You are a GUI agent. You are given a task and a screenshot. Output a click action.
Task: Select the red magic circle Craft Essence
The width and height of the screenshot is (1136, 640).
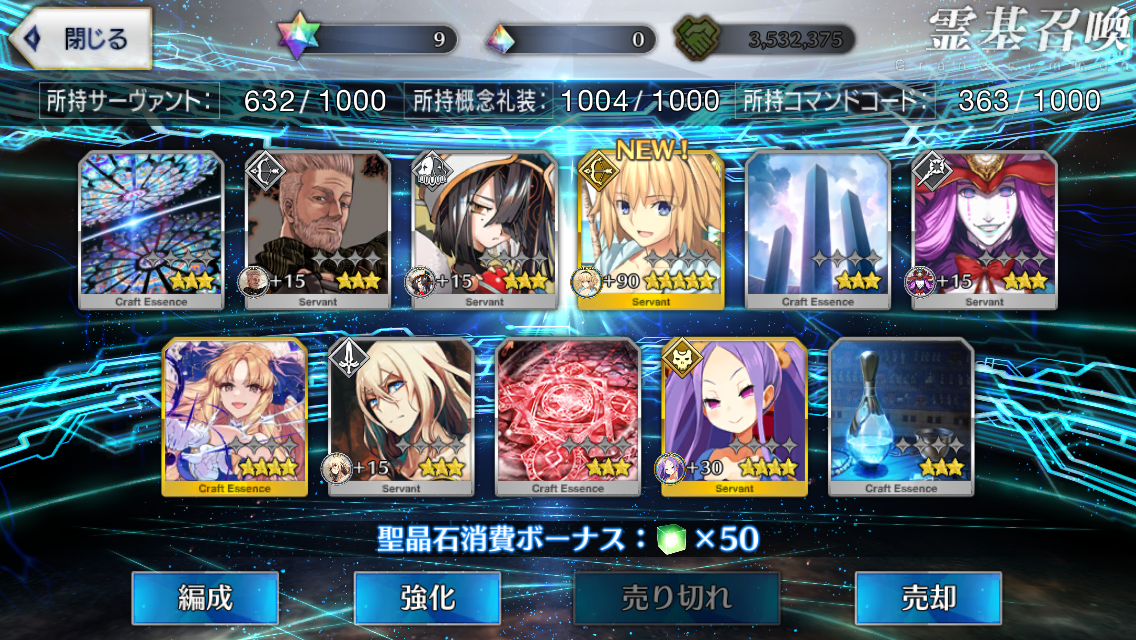(x=568, y=416)
